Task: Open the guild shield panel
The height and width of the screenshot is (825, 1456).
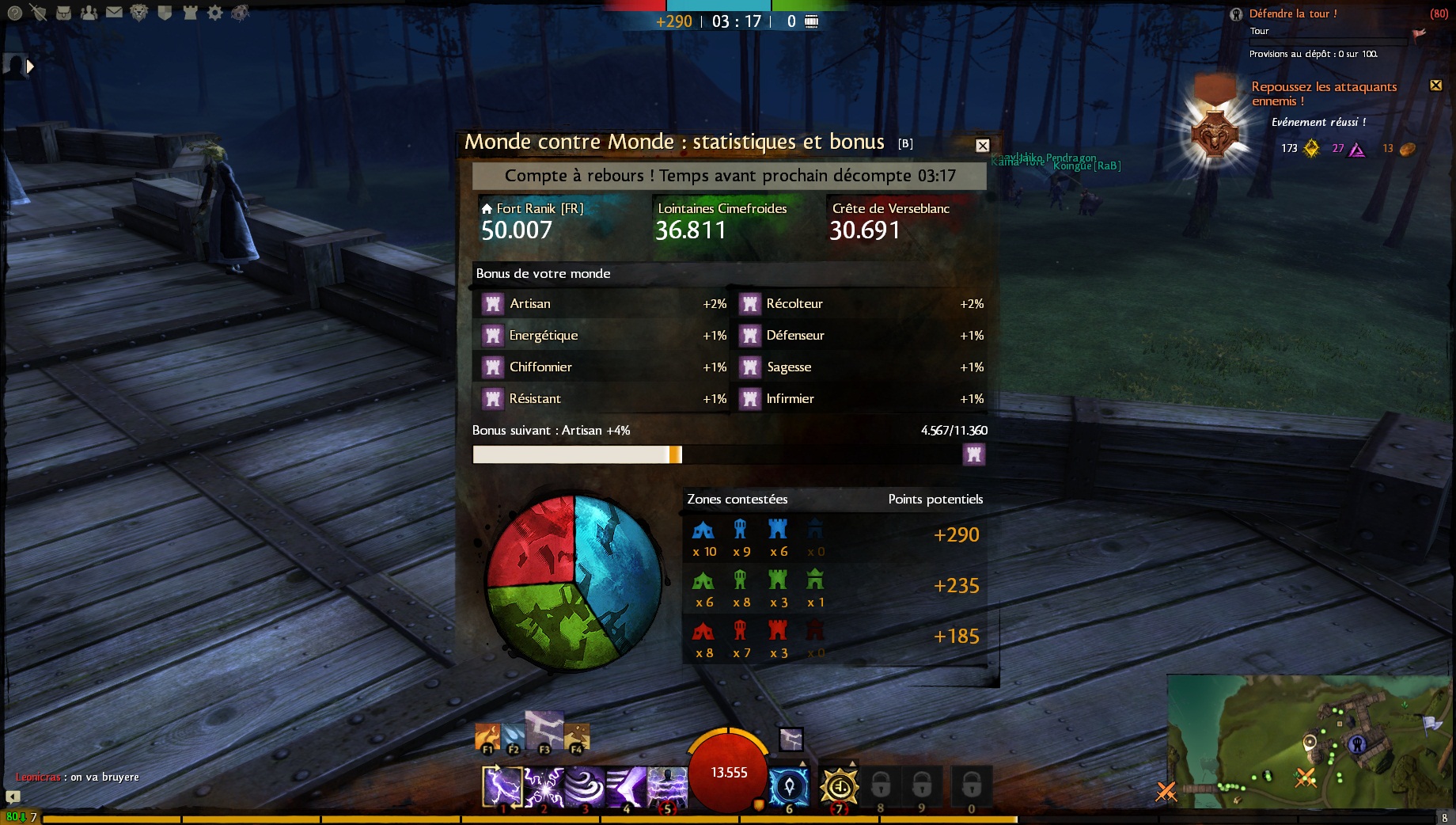Action: (165, 13)
